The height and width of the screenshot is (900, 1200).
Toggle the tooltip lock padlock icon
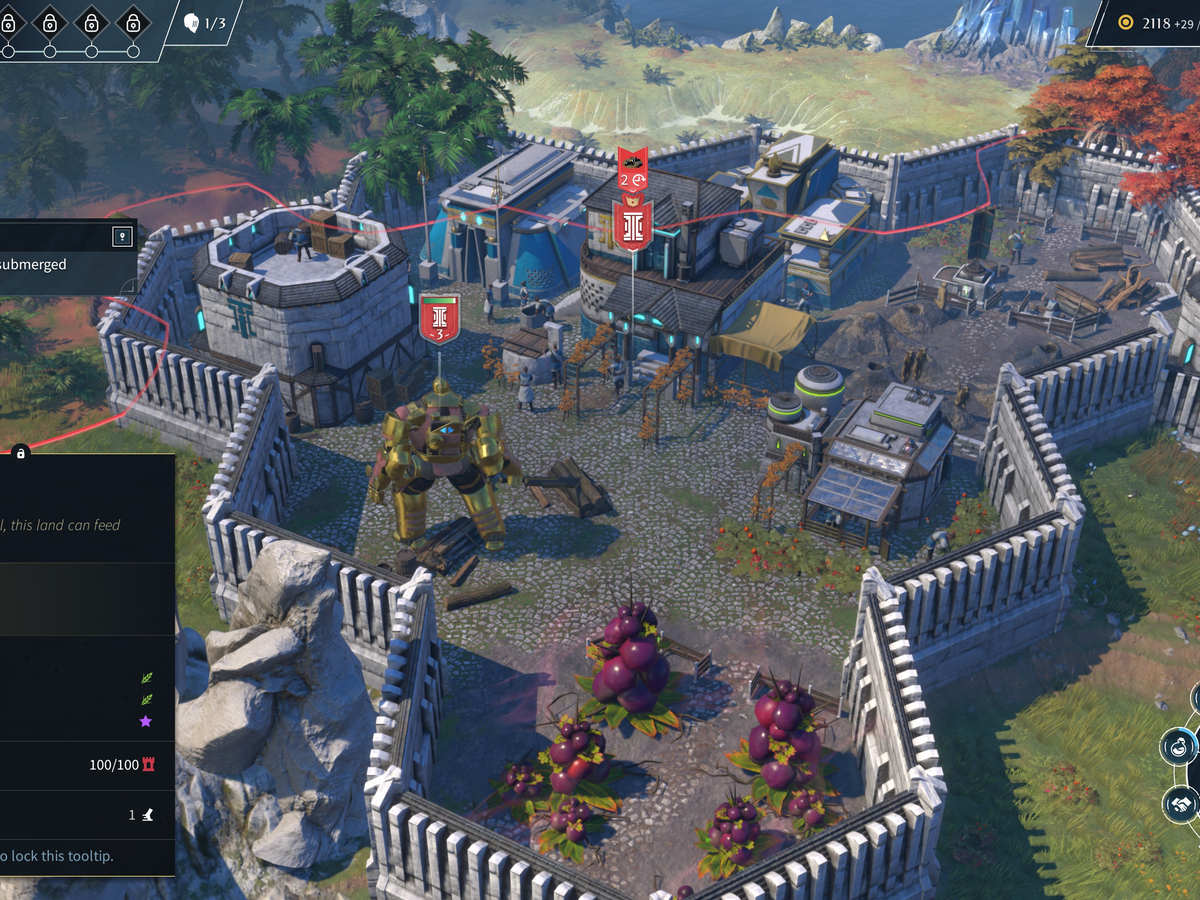pyautogui.click(x=21, y=453)
